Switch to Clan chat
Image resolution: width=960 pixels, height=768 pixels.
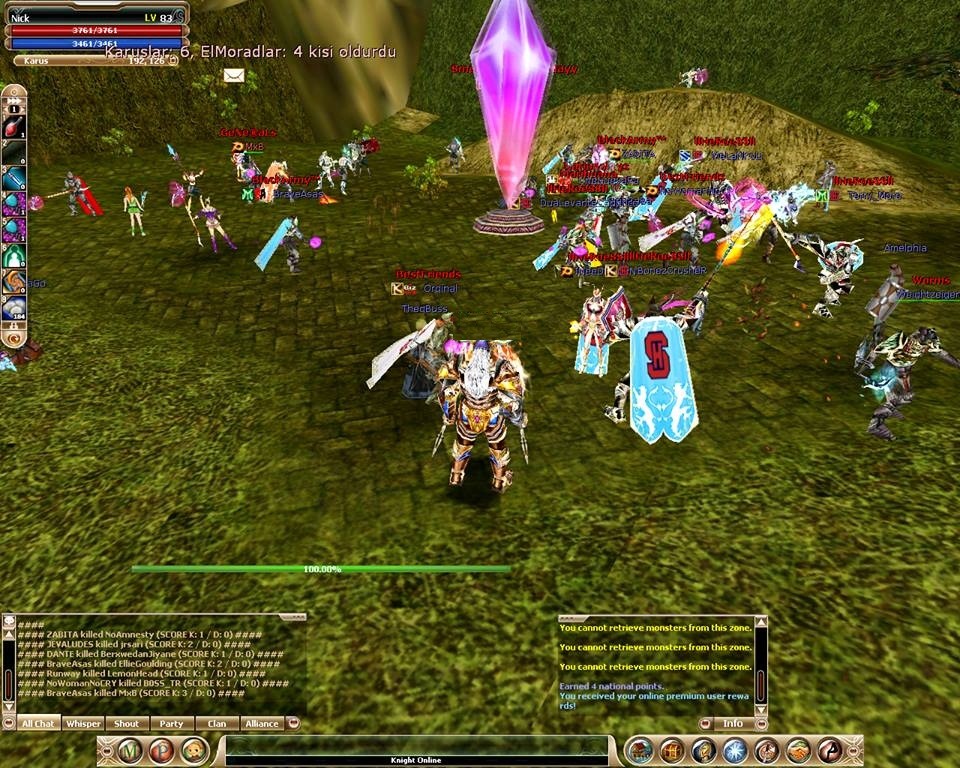click(x=216, y=723)
